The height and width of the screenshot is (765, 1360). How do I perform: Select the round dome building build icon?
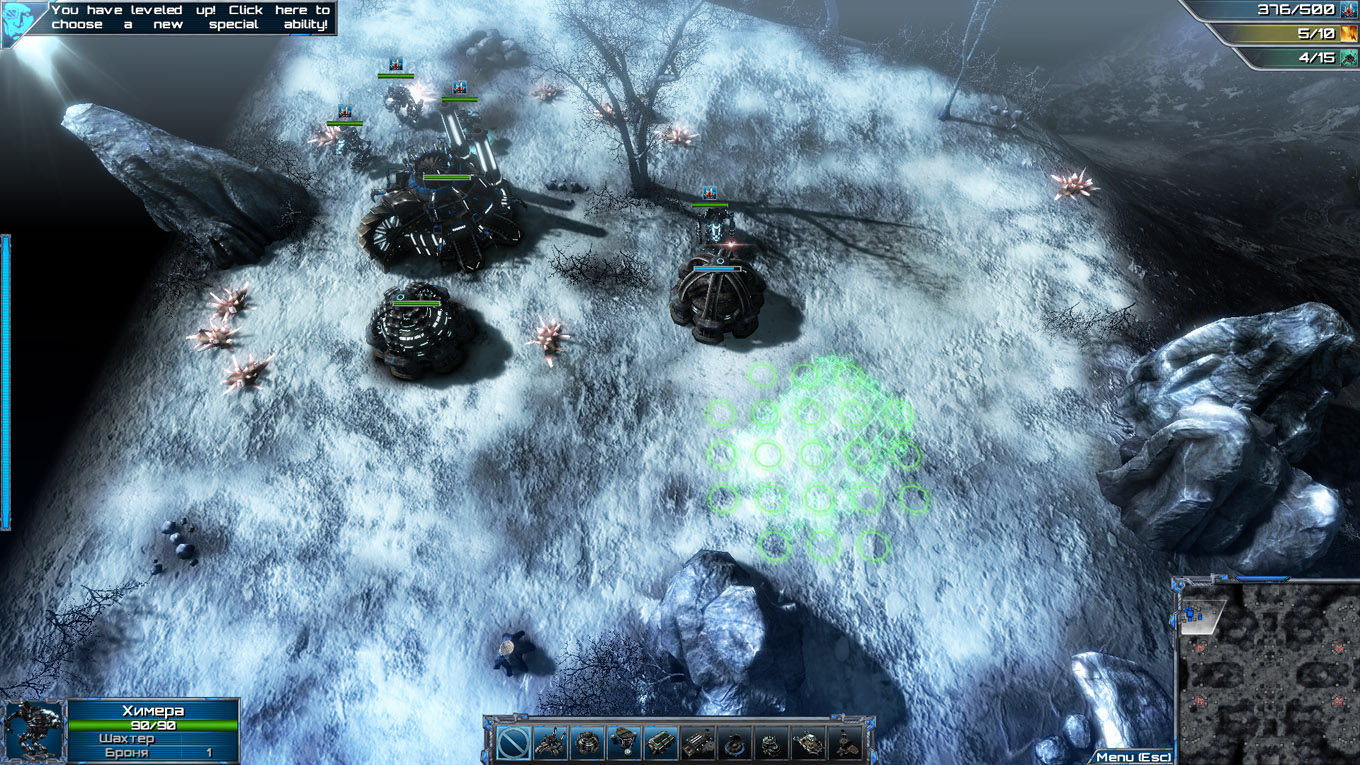587,743
